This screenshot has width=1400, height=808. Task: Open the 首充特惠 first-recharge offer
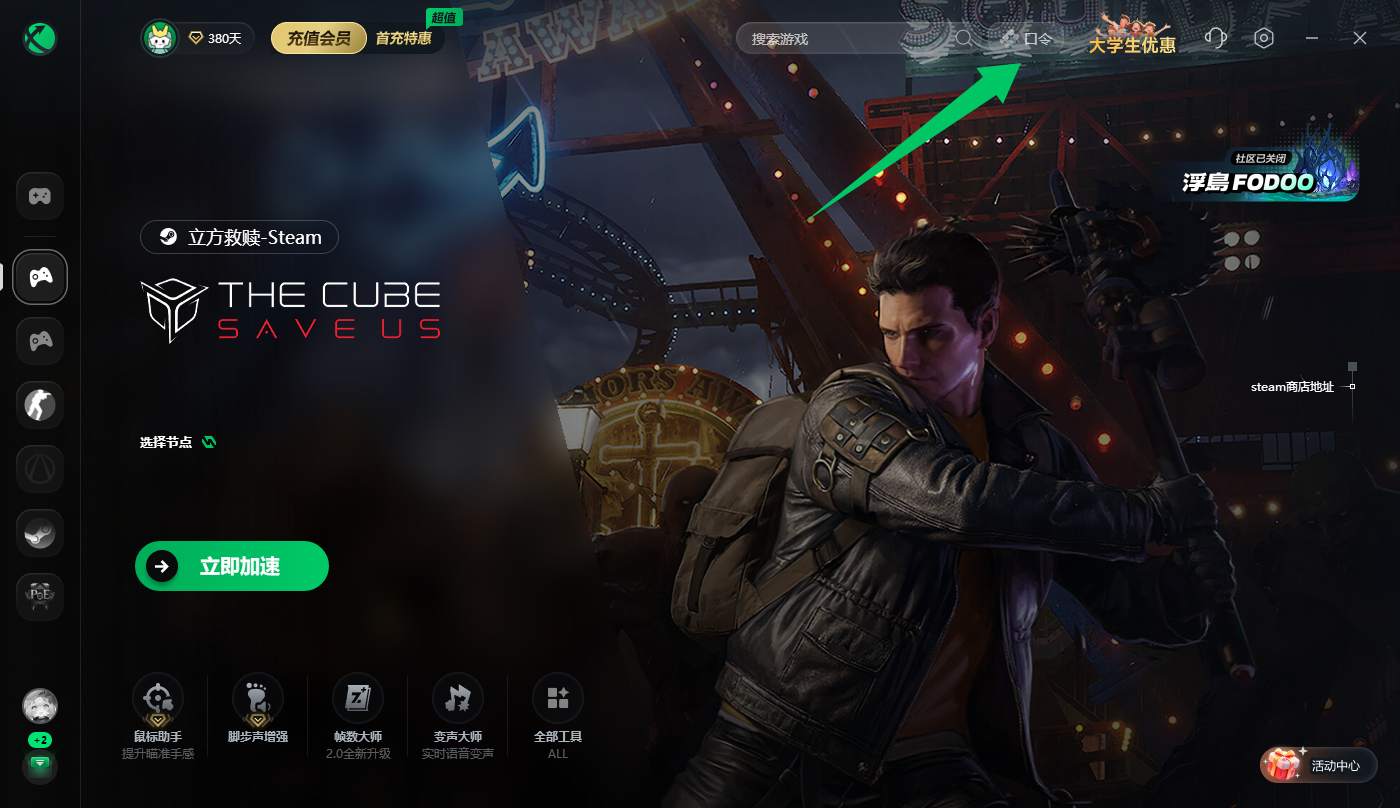click(404, 39)
